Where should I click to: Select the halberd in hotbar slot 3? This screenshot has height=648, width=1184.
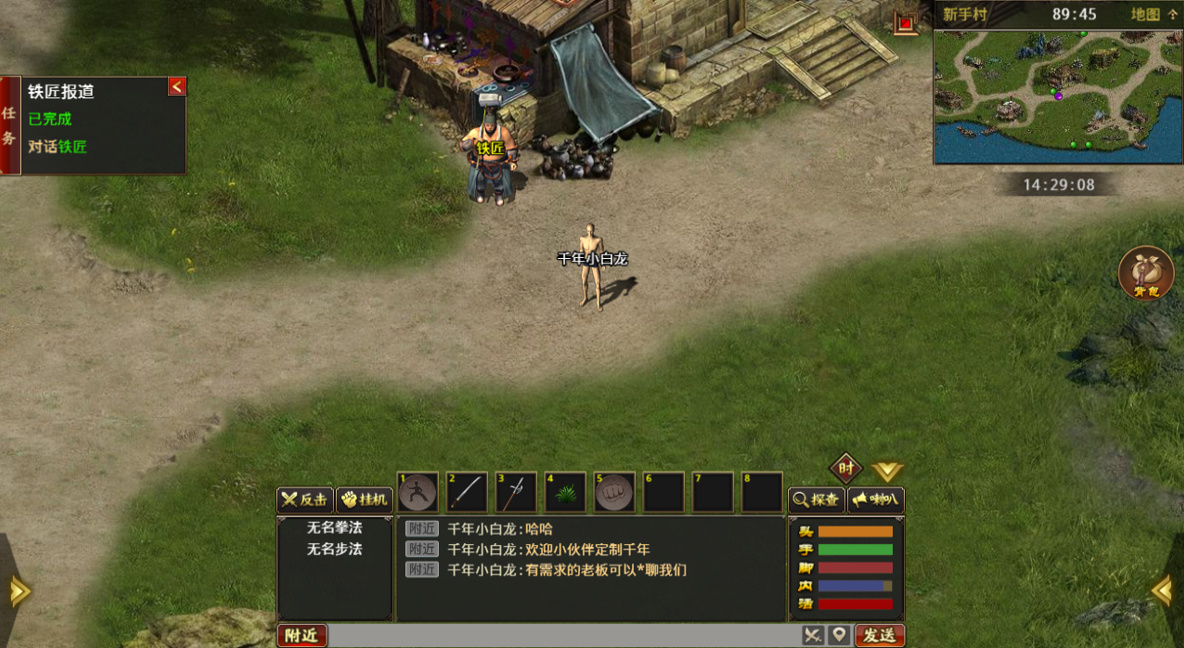click(x=516, y=492)
